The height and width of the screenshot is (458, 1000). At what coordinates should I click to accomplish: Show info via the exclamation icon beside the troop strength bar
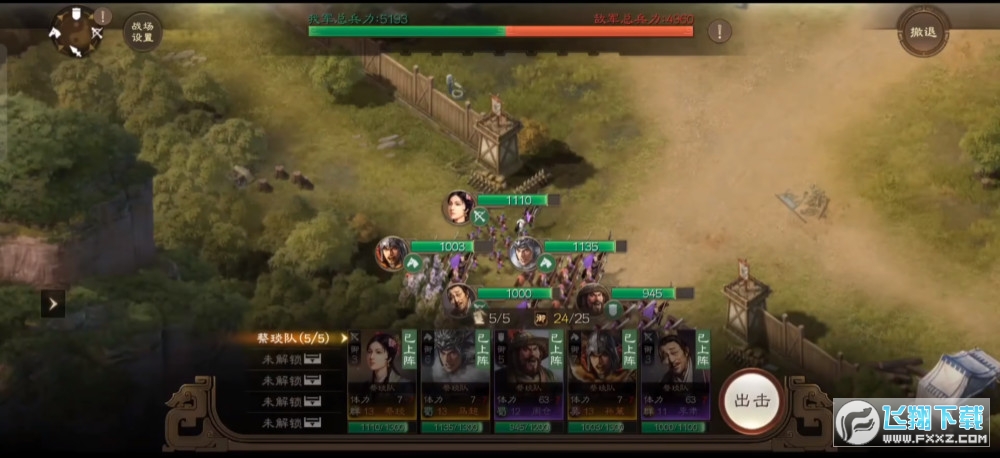(719, 31)
